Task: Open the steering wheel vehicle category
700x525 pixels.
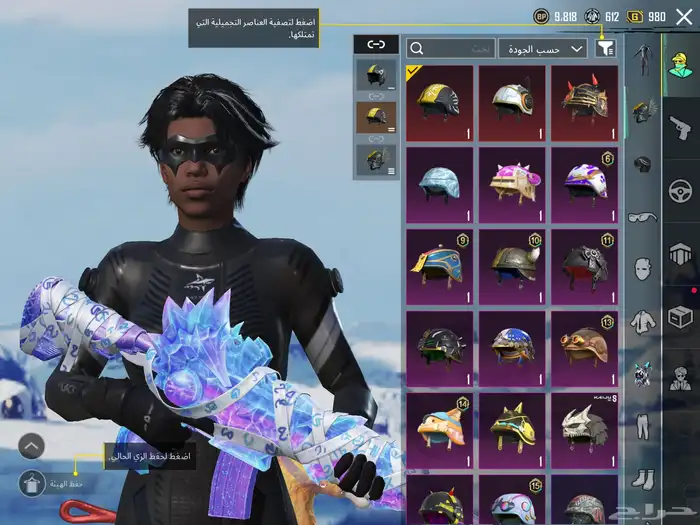Action: pyautogui.click(x=681, y=190)
